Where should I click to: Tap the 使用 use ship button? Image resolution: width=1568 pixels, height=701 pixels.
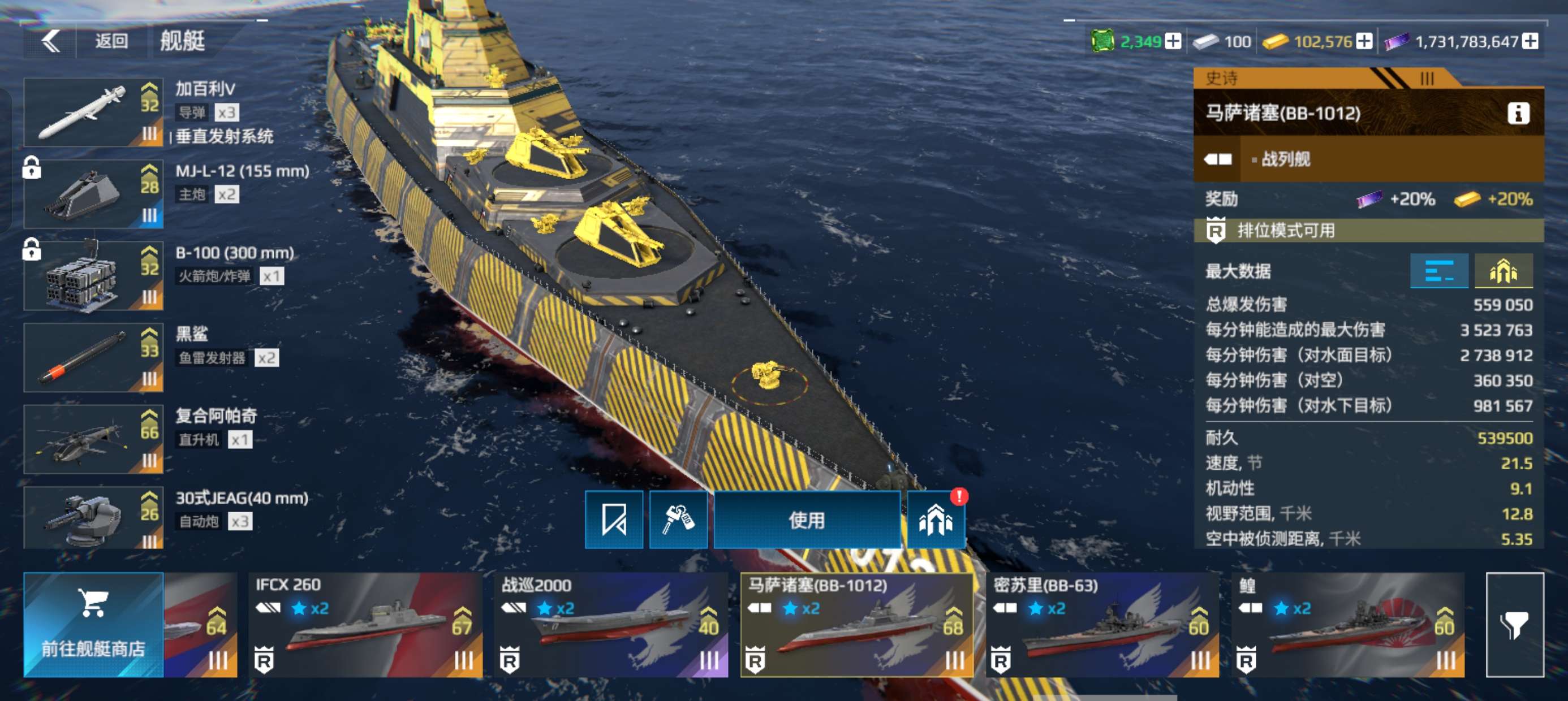pos(807,520)
